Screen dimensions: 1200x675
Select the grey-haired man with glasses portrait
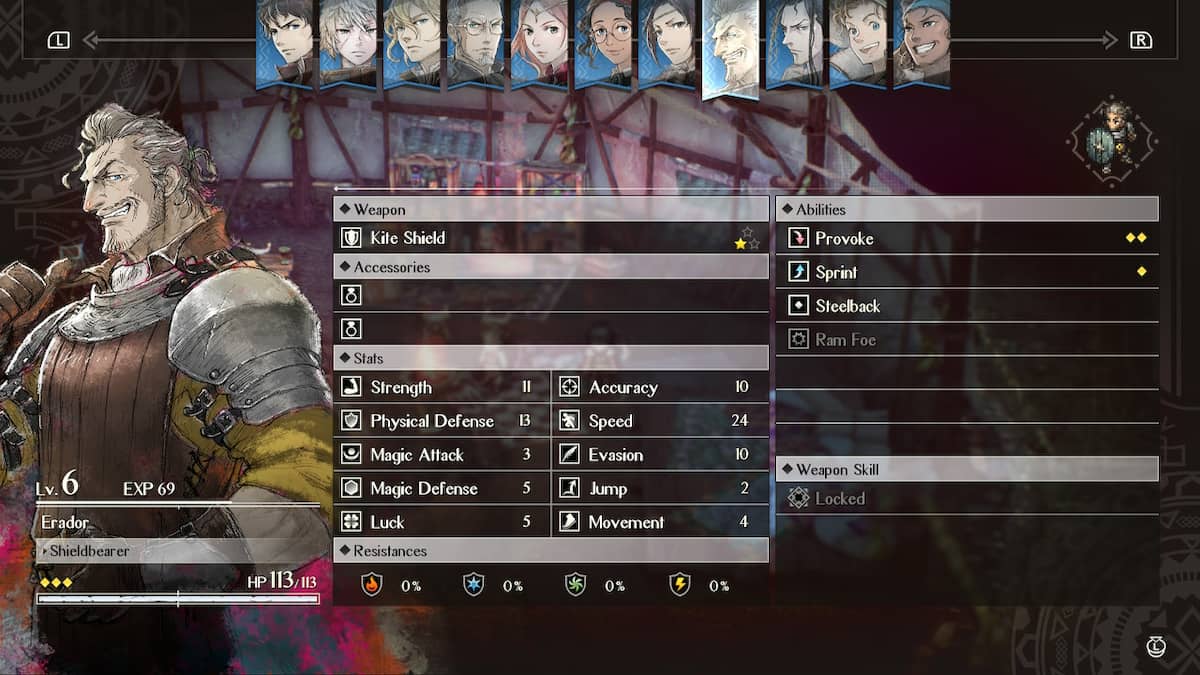tap(475, 44)
